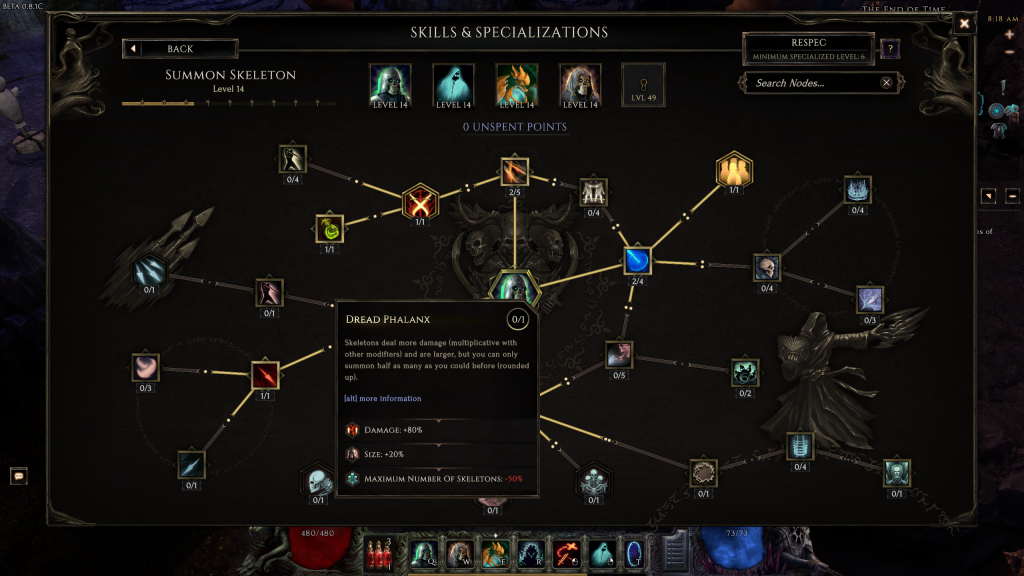Pick the green tentacle creature node

pos(745,373)
